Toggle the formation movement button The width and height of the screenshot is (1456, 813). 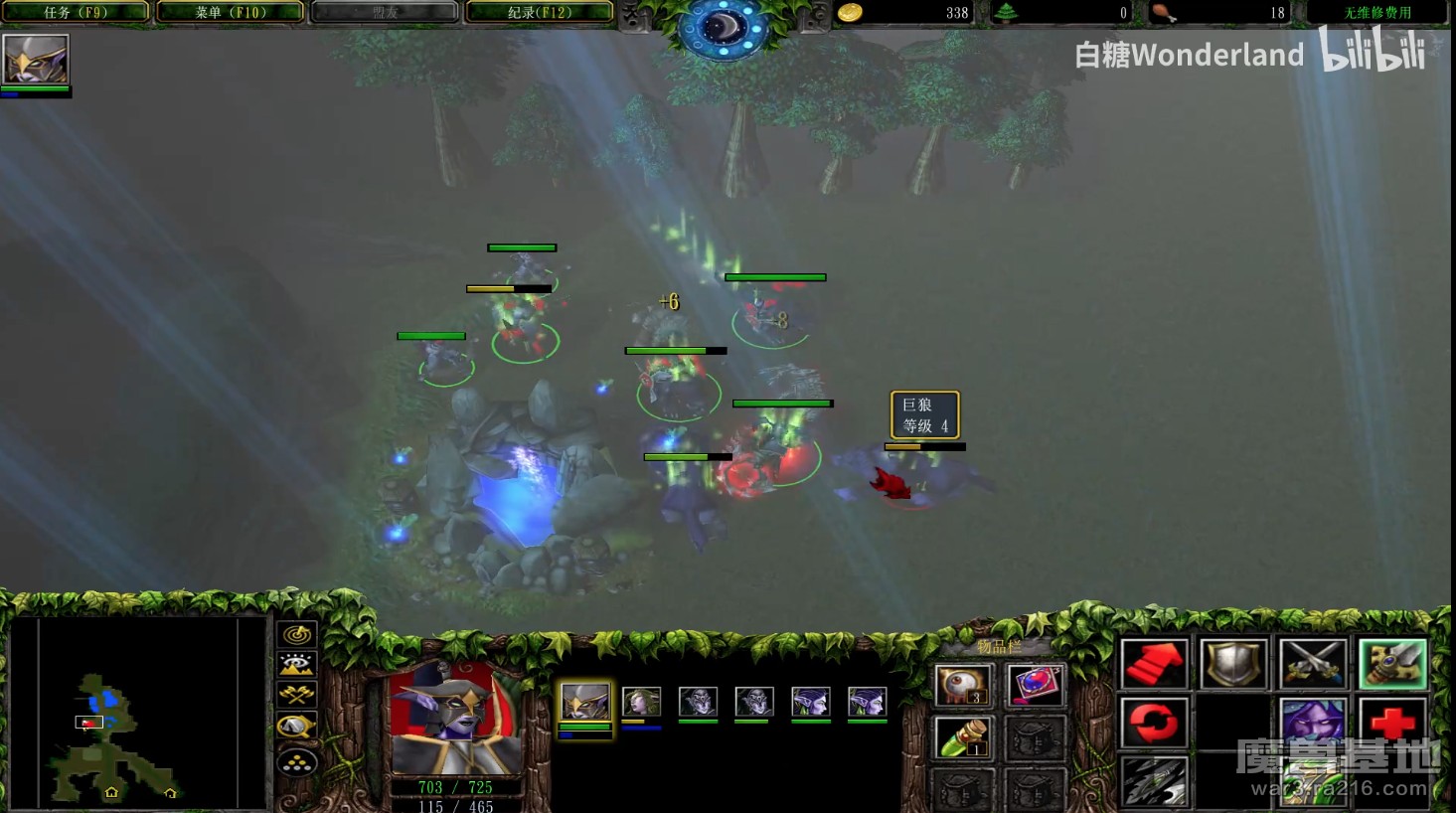pos(297,761)
